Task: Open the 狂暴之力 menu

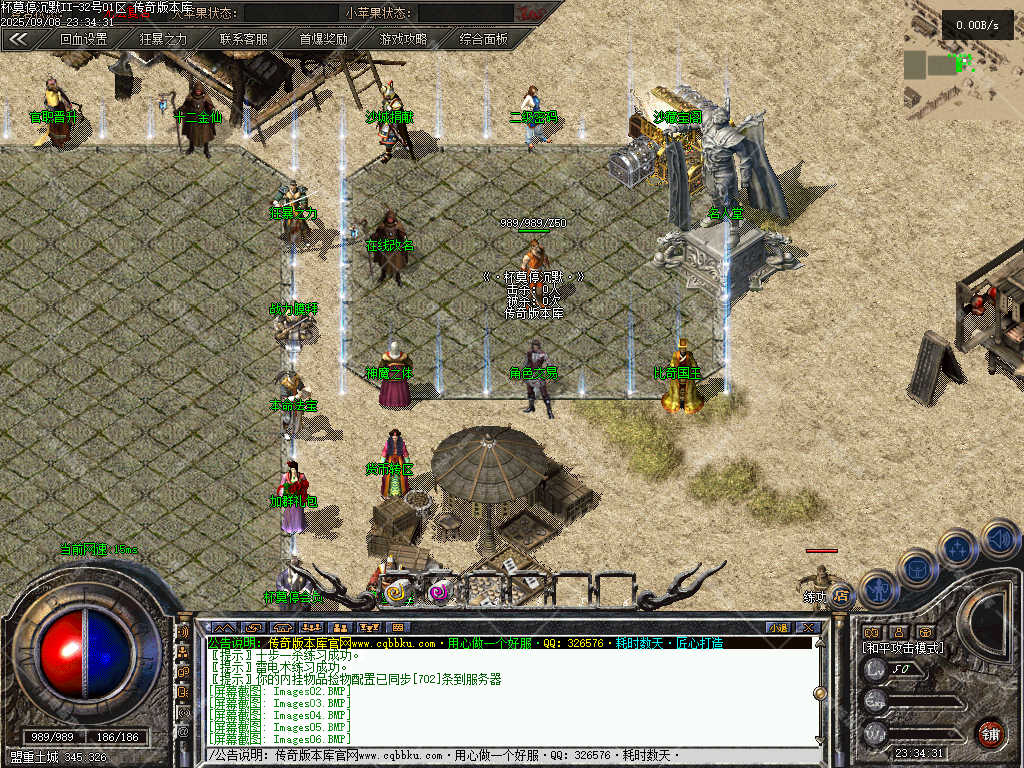Action: click(x=163, y=39)
